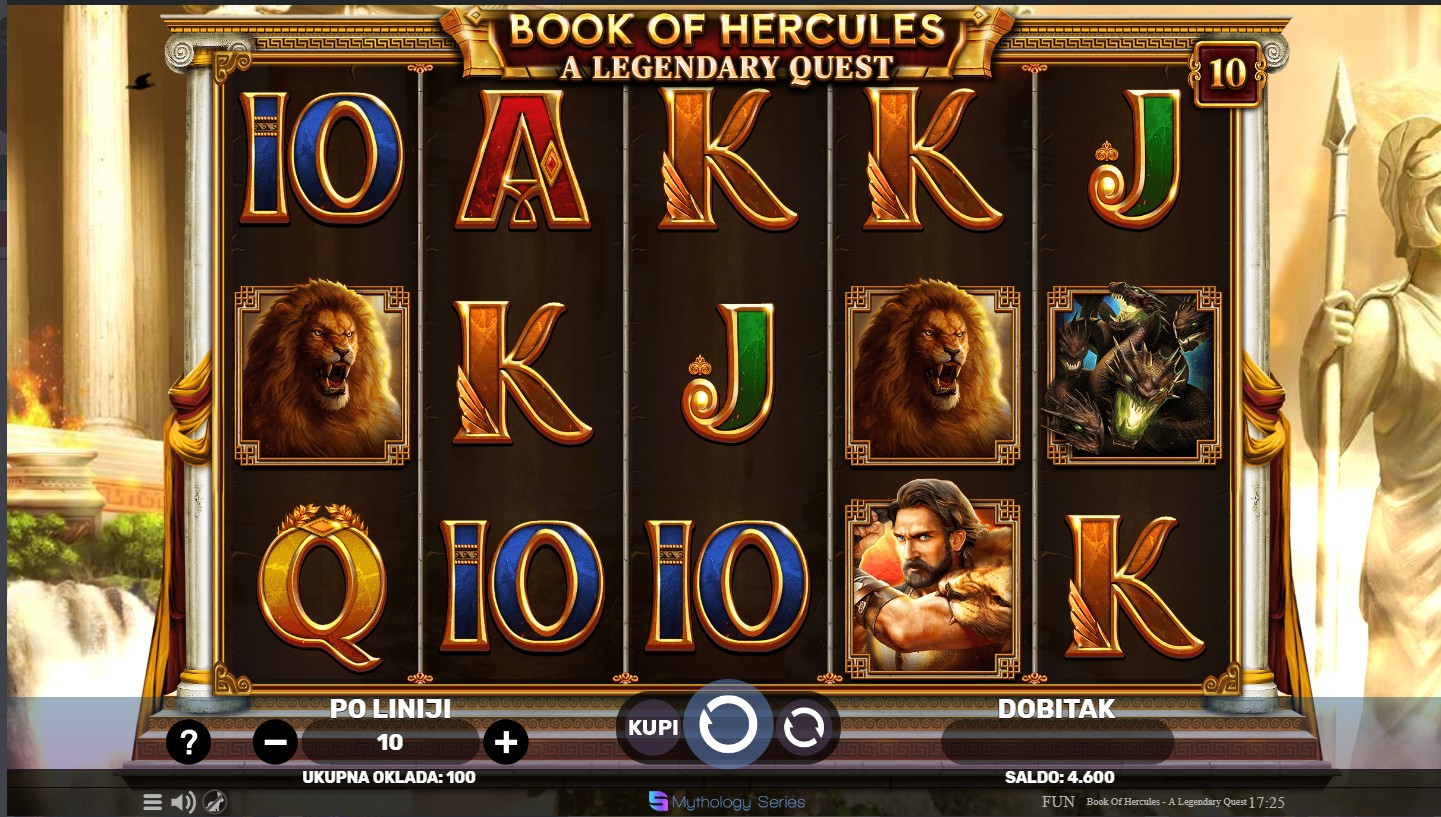This screenshot has height=817, width=1441.
Task: Increase the bet per line with plus
Action: [x=506, y=742]
